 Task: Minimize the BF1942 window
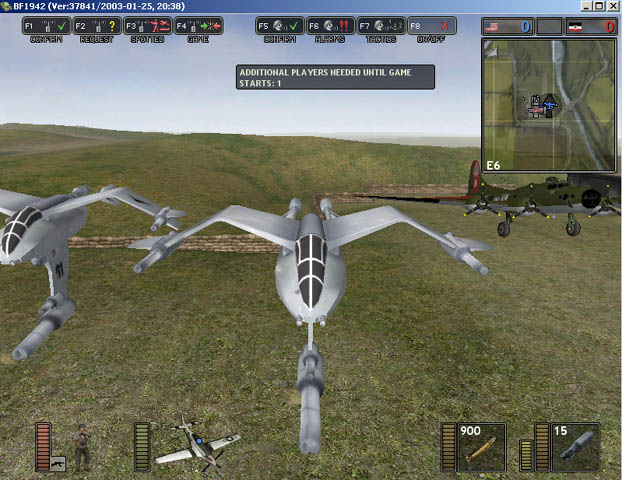tap(585, 6)
